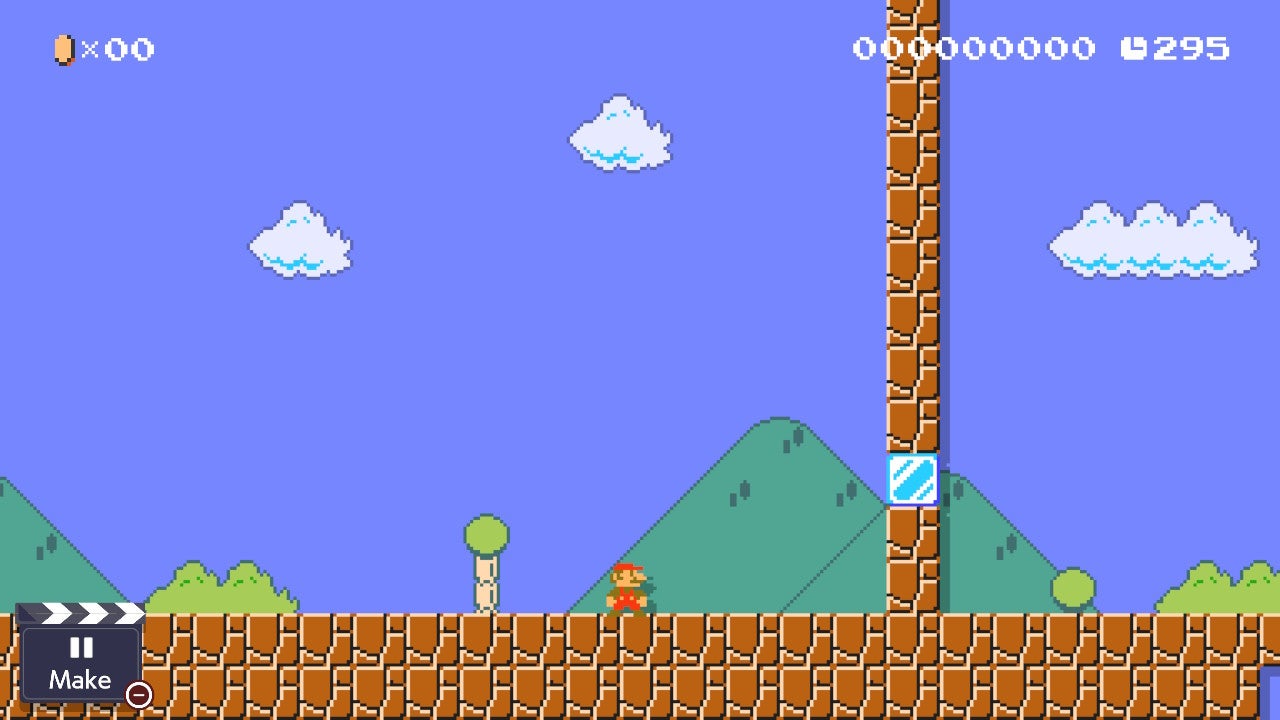Click the timer value 295
Screen dimensions: 1280x720
[x=1190, y=47]
